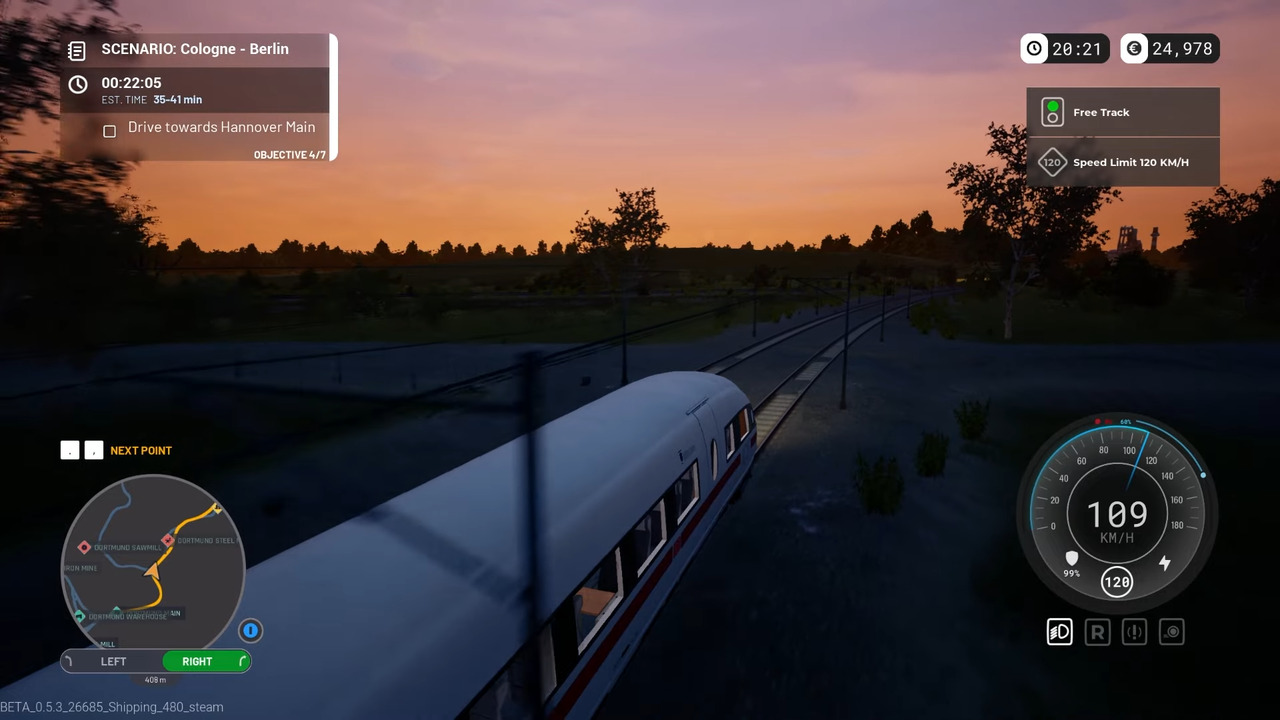Open the scenario document icon

click(77, 49)
